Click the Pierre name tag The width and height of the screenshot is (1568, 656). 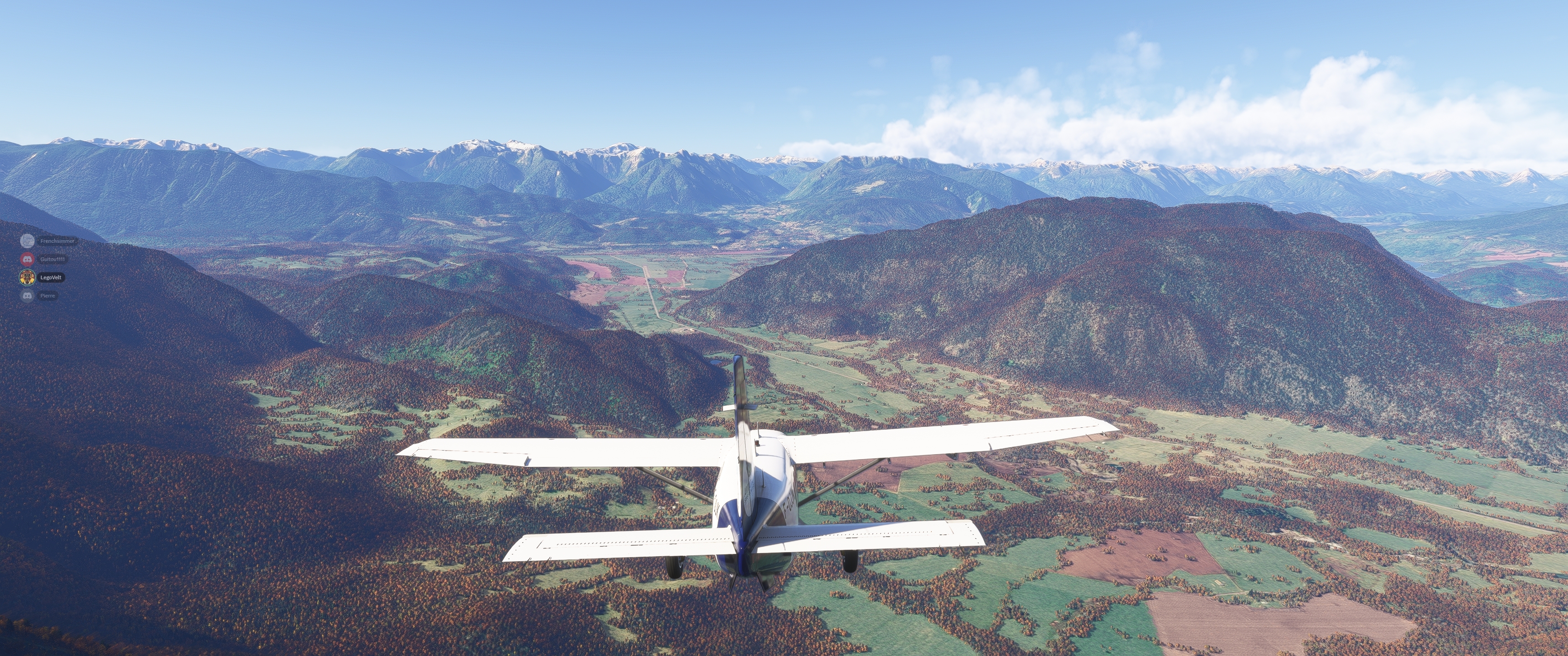tap(48, 296)
